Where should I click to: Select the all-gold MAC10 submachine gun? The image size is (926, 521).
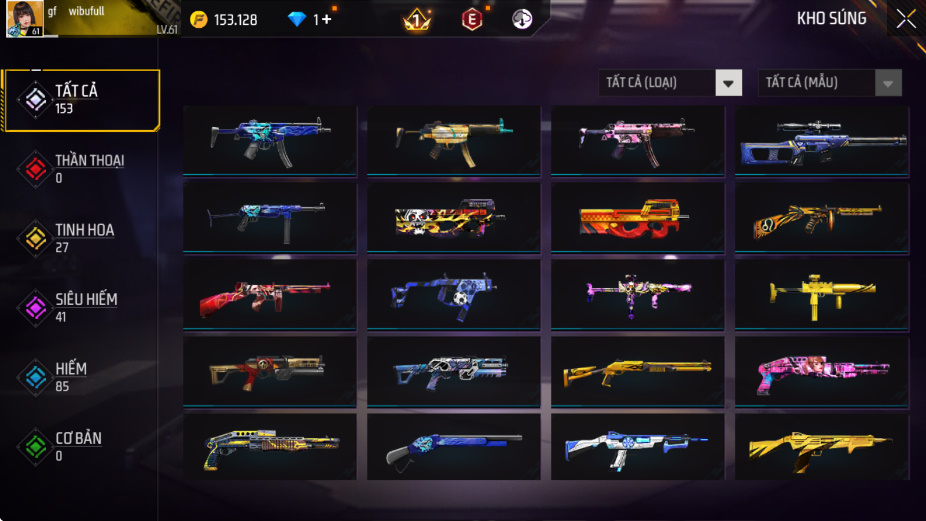(x=821, y=294)
